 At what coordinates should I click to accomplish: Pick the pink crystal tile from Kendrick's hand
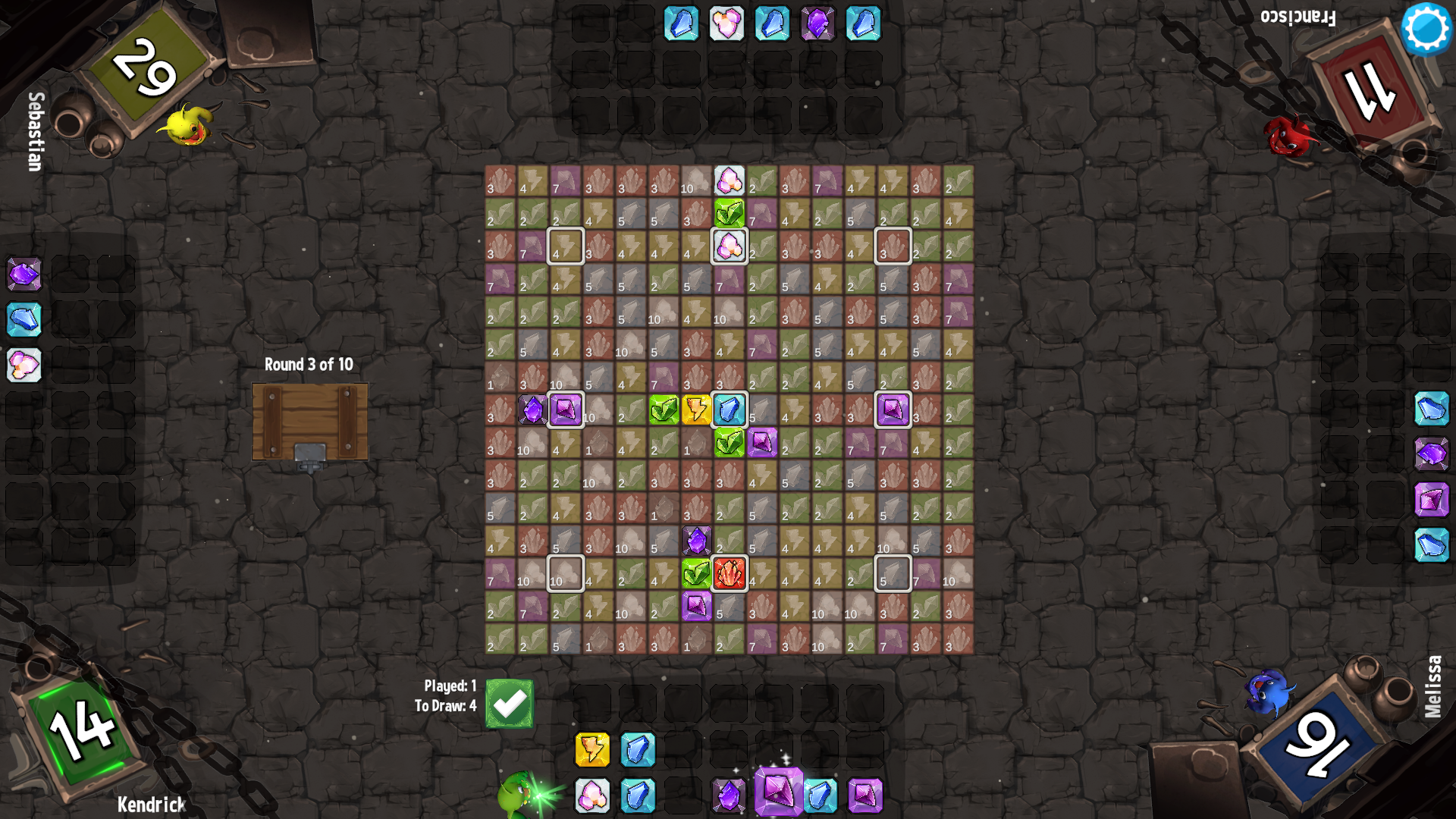point(592,795)
